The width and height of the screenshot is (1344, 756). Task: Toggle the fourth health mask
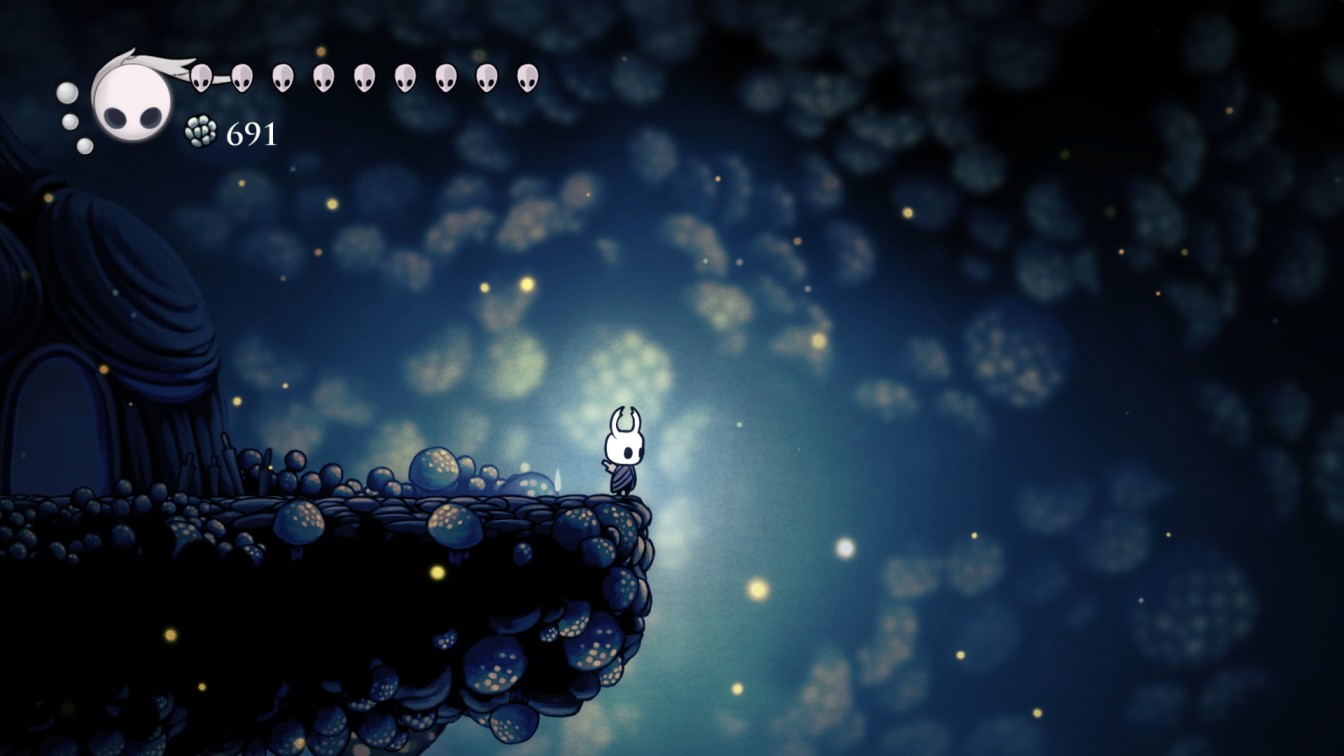click(x=322, y=77)
